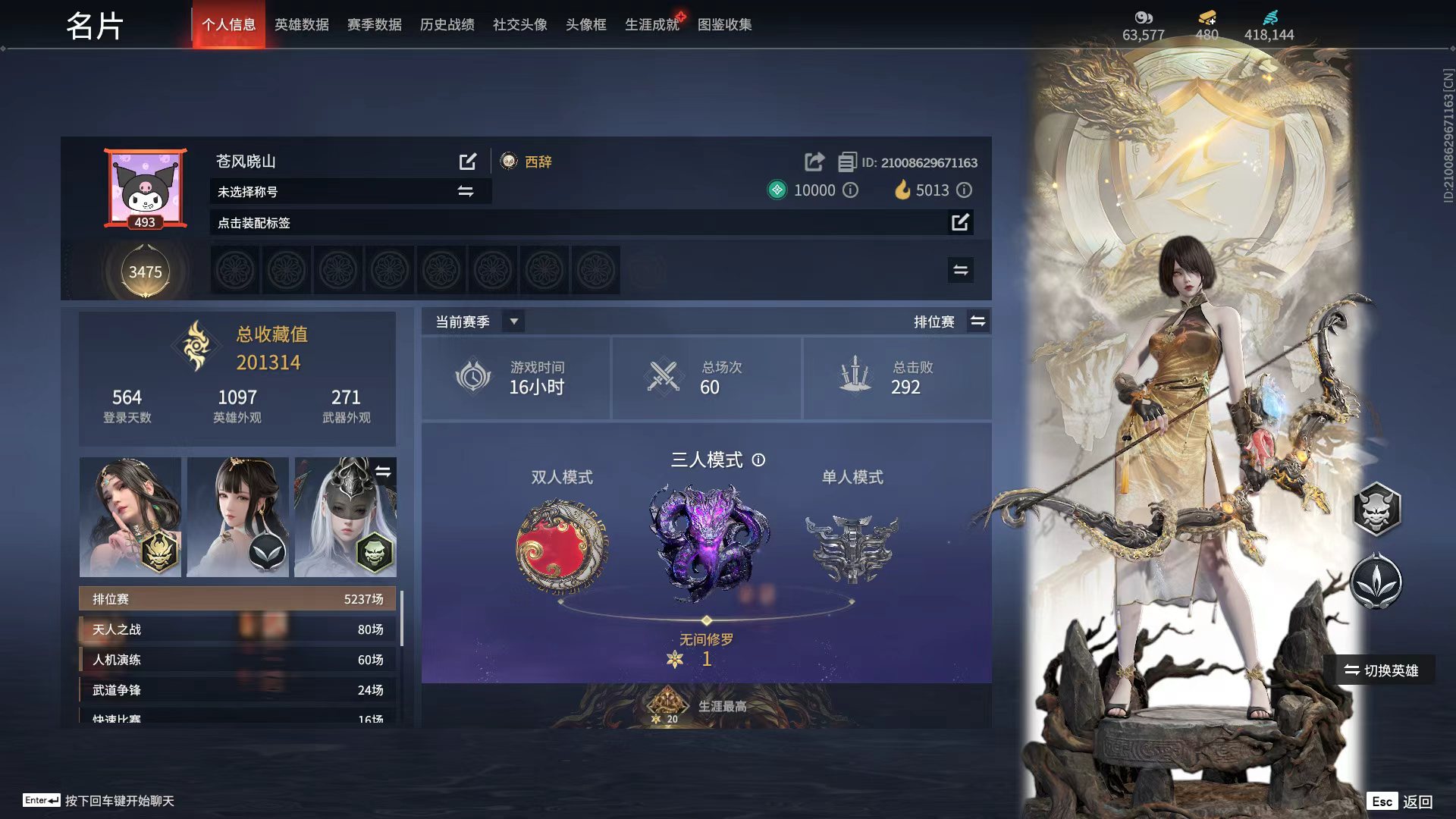Copy the player ID with the copy icon
This screenshot has height=819, width=1456.
click(846, 162)
